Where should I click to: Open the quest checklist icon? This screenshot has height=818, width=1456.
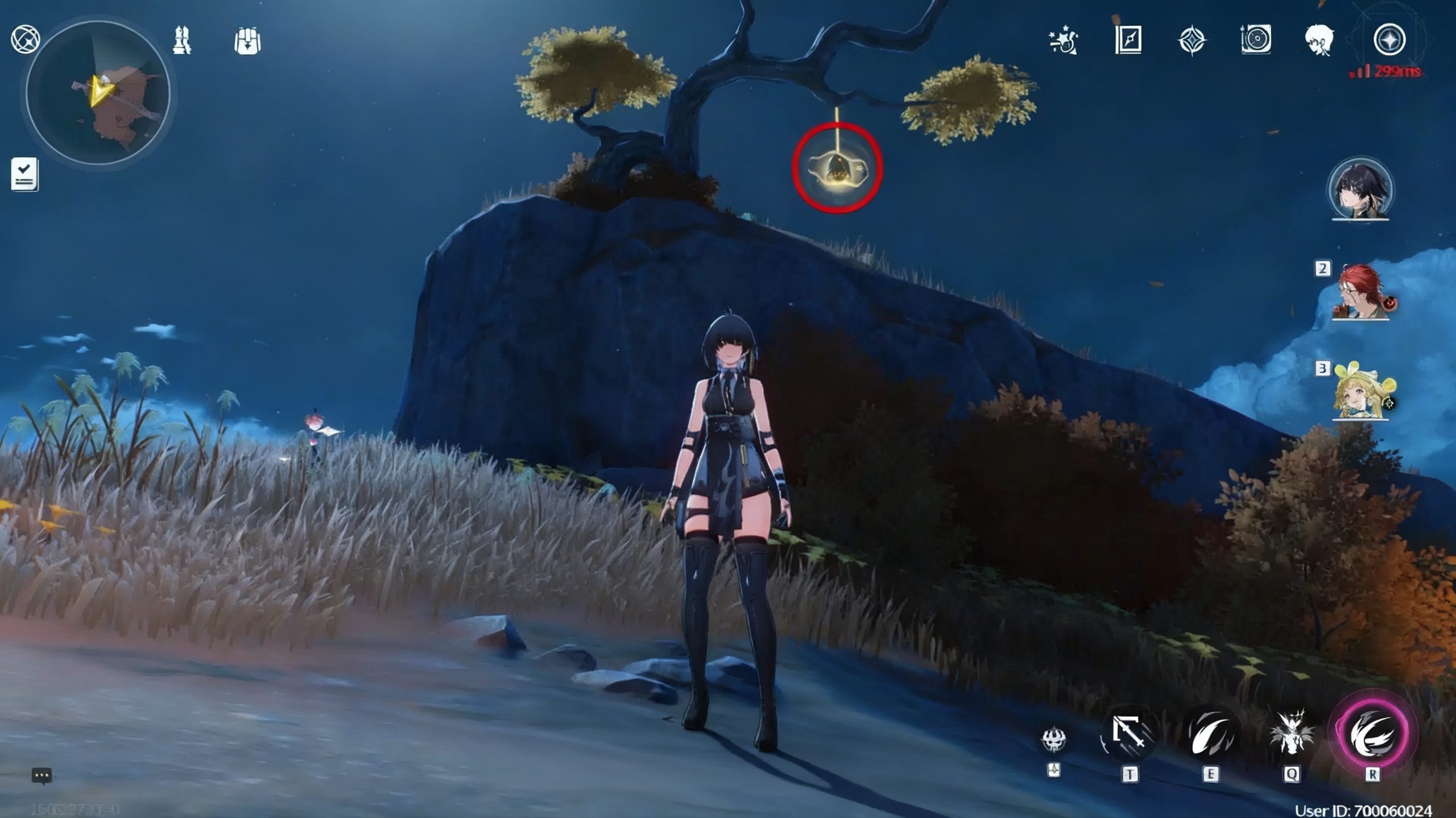pyautogui.click(x=24, y=174)
